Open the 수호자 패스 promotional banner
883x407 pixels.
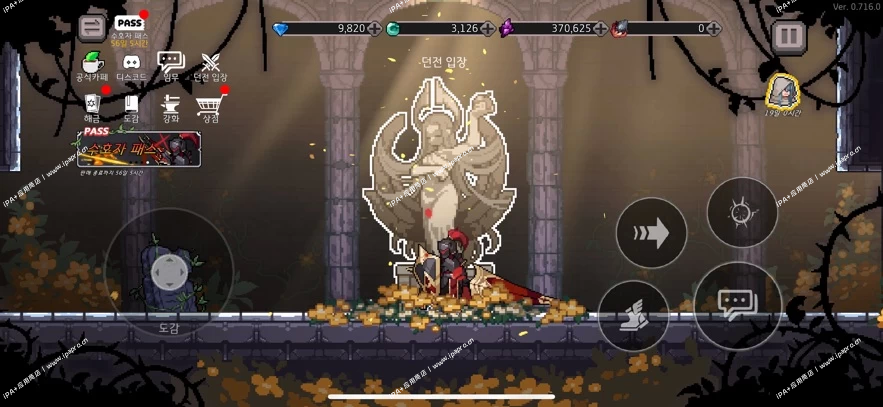click(141, 148)
